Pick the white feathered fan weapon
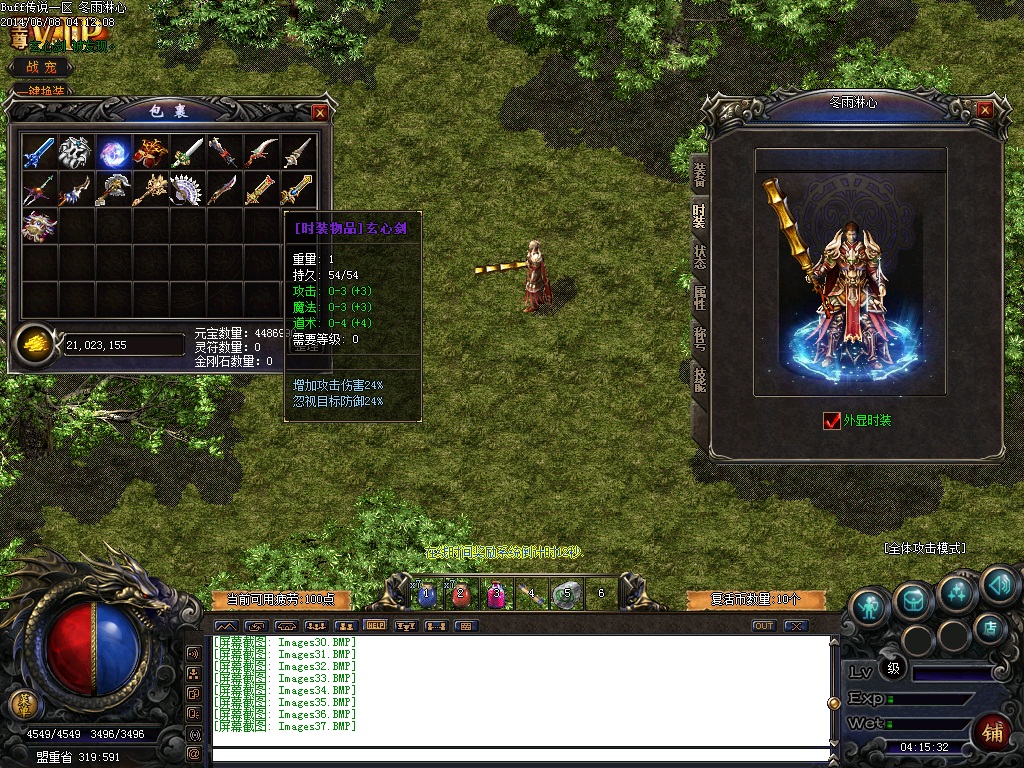Screen dimensions: 1024x768 point(187,189)
